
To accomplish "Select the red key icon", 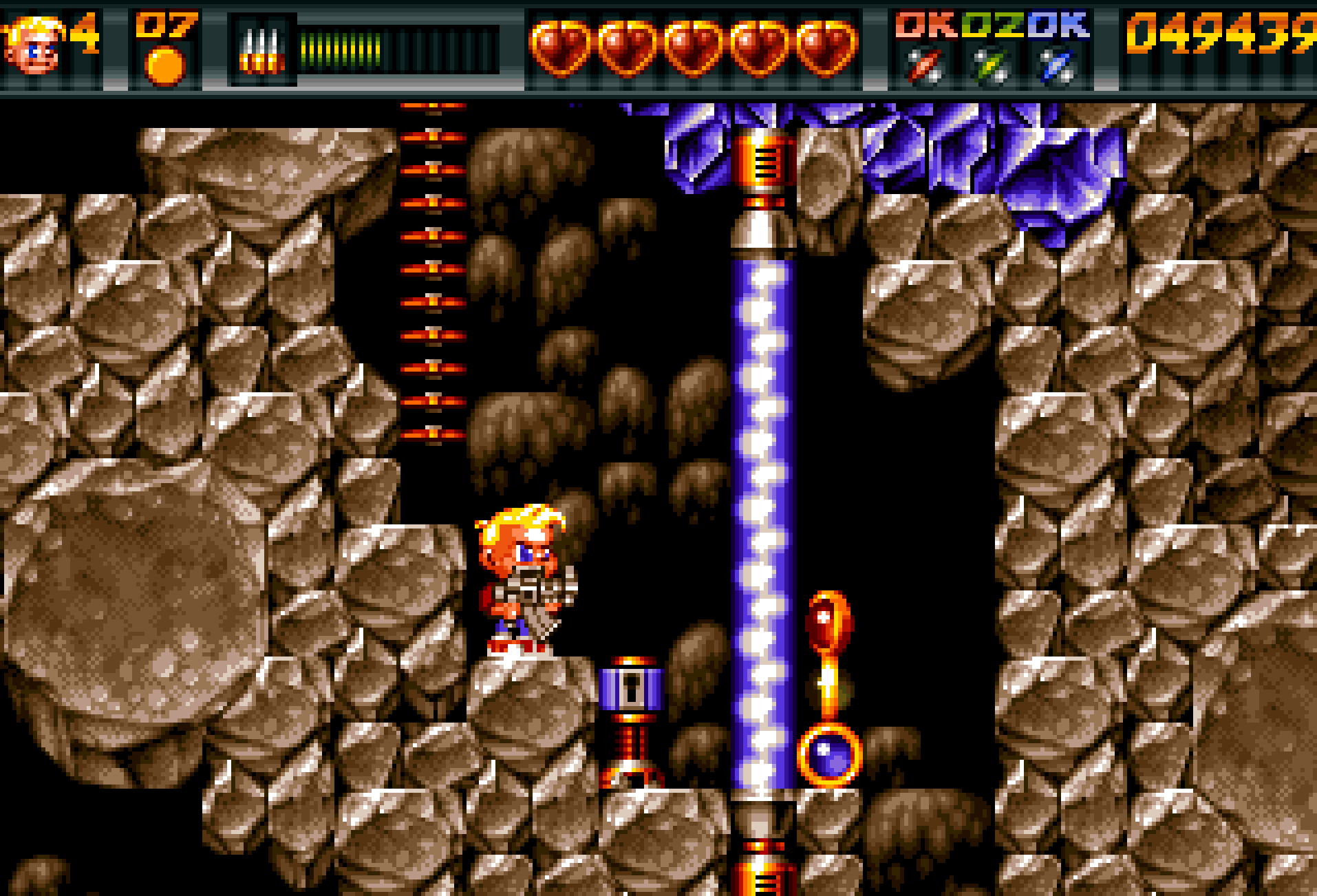I will (924, 67).
